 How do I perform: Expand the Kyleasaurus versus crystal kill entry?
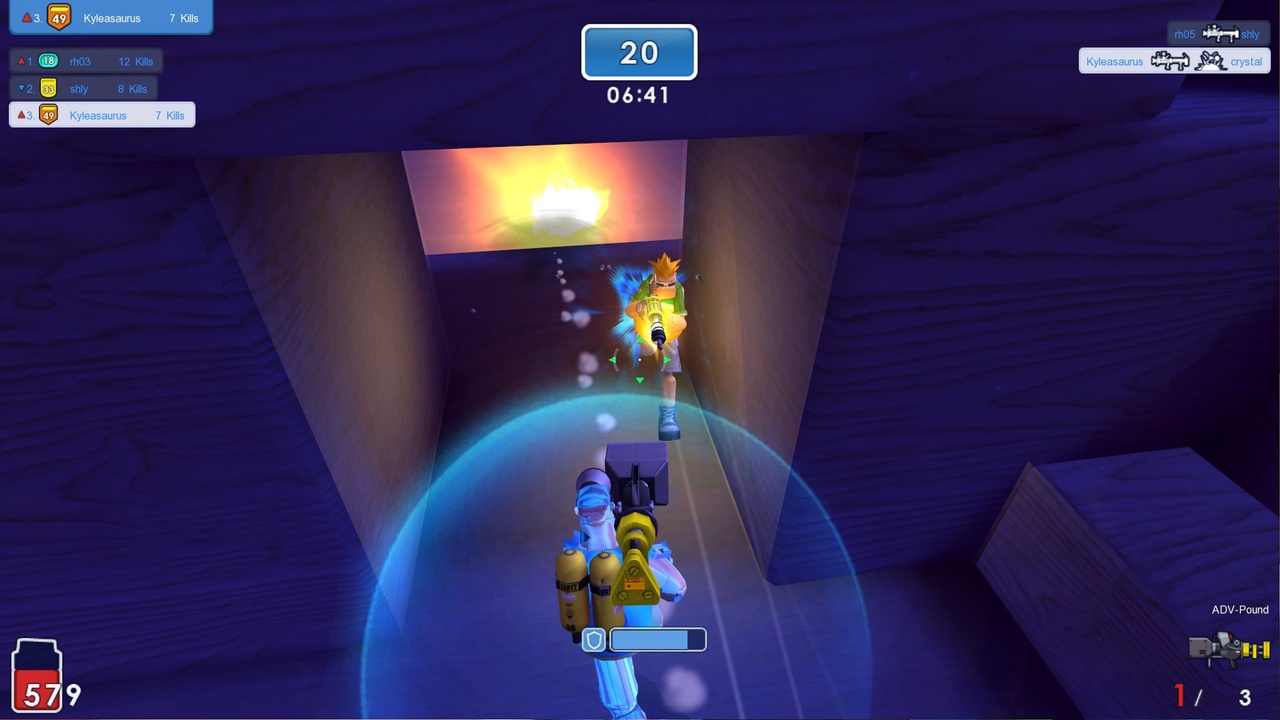[x=1174, y=61]
